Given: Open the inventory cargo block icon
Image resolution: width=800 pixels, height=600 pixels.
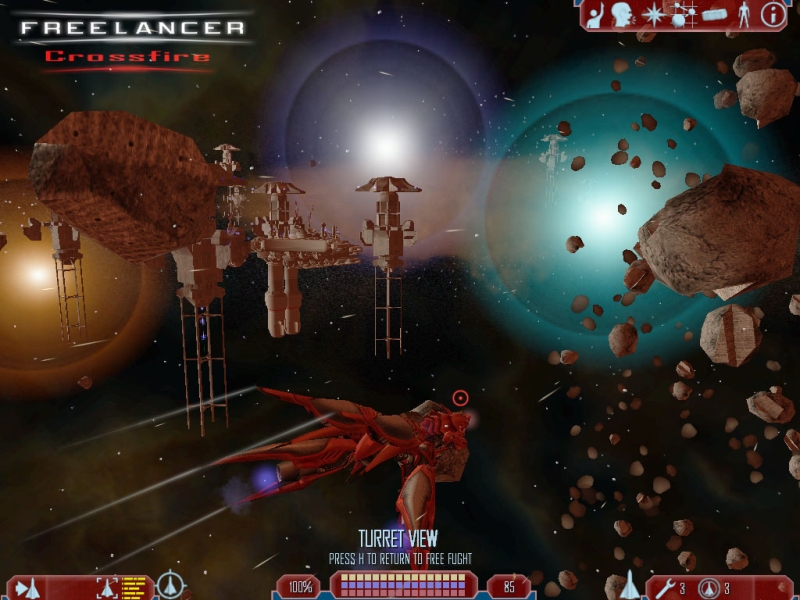Looking at the screenshot, I should pos(714,14).
